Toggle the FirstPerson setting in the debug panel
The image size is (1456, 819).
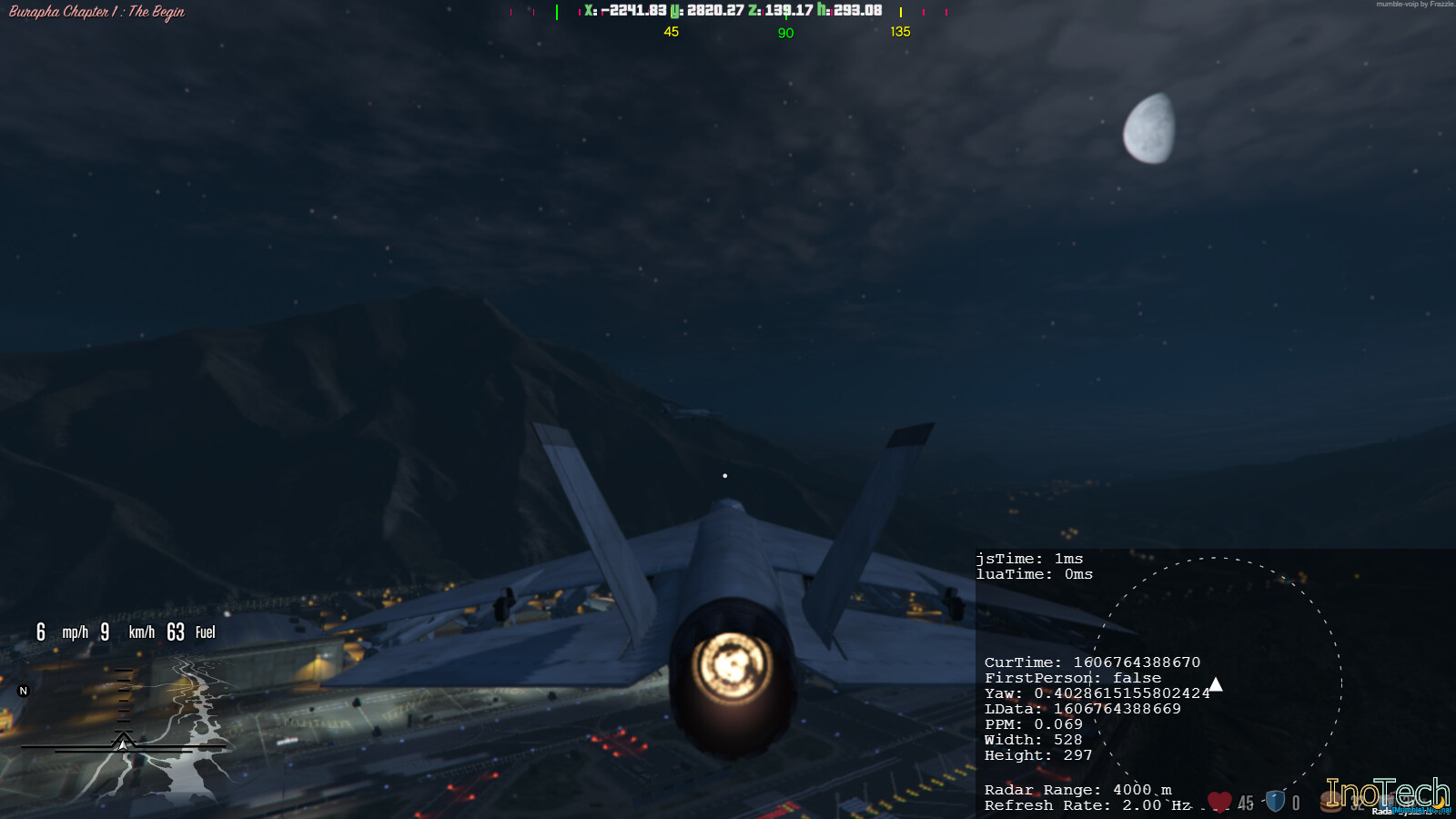[x=1074, y=677]
